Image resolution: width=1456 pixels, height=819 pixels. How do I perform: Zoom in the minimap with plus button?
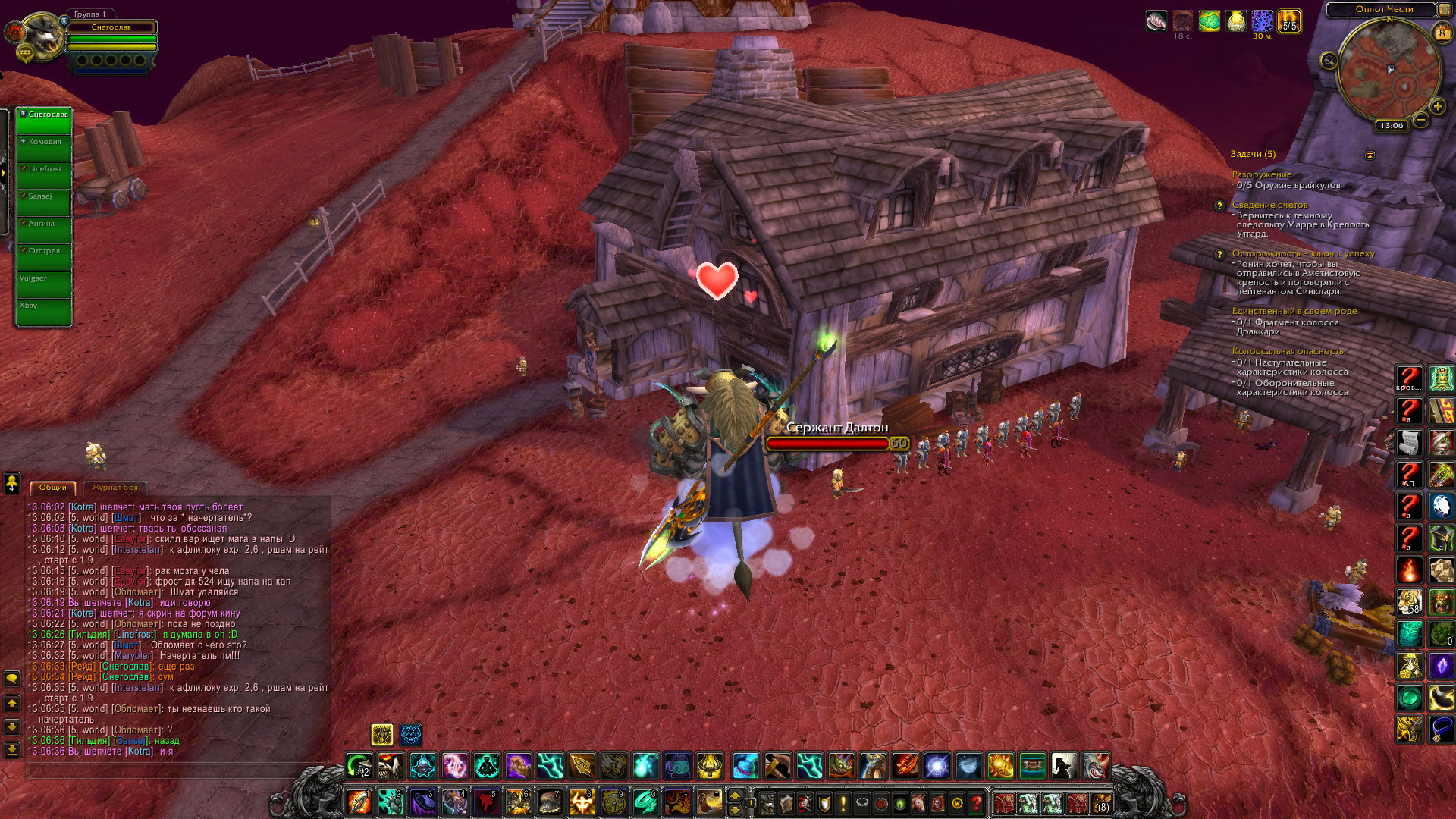point(1437,106)
